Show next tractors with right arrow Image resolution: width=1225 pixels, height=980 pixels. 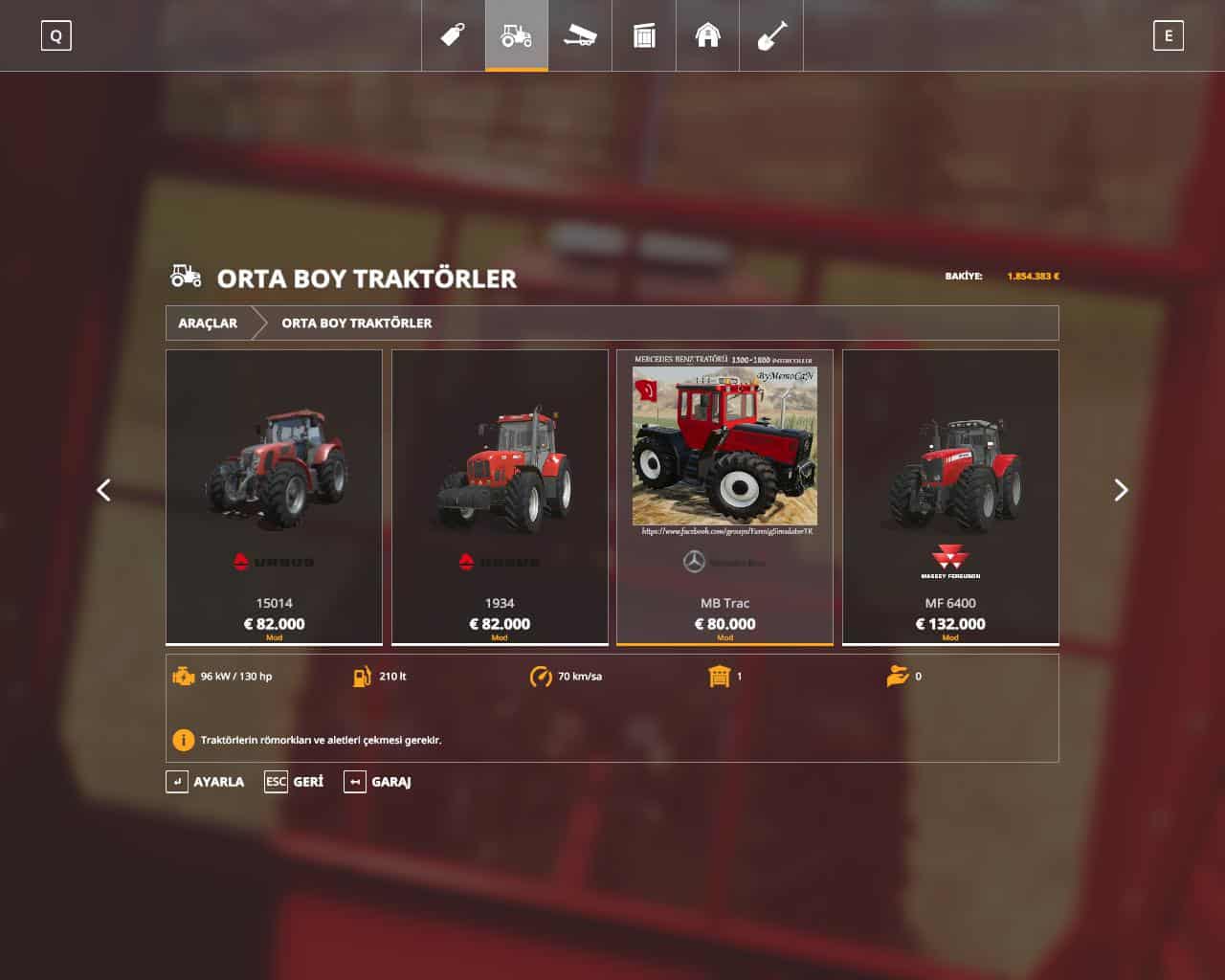click(1122, 490)
